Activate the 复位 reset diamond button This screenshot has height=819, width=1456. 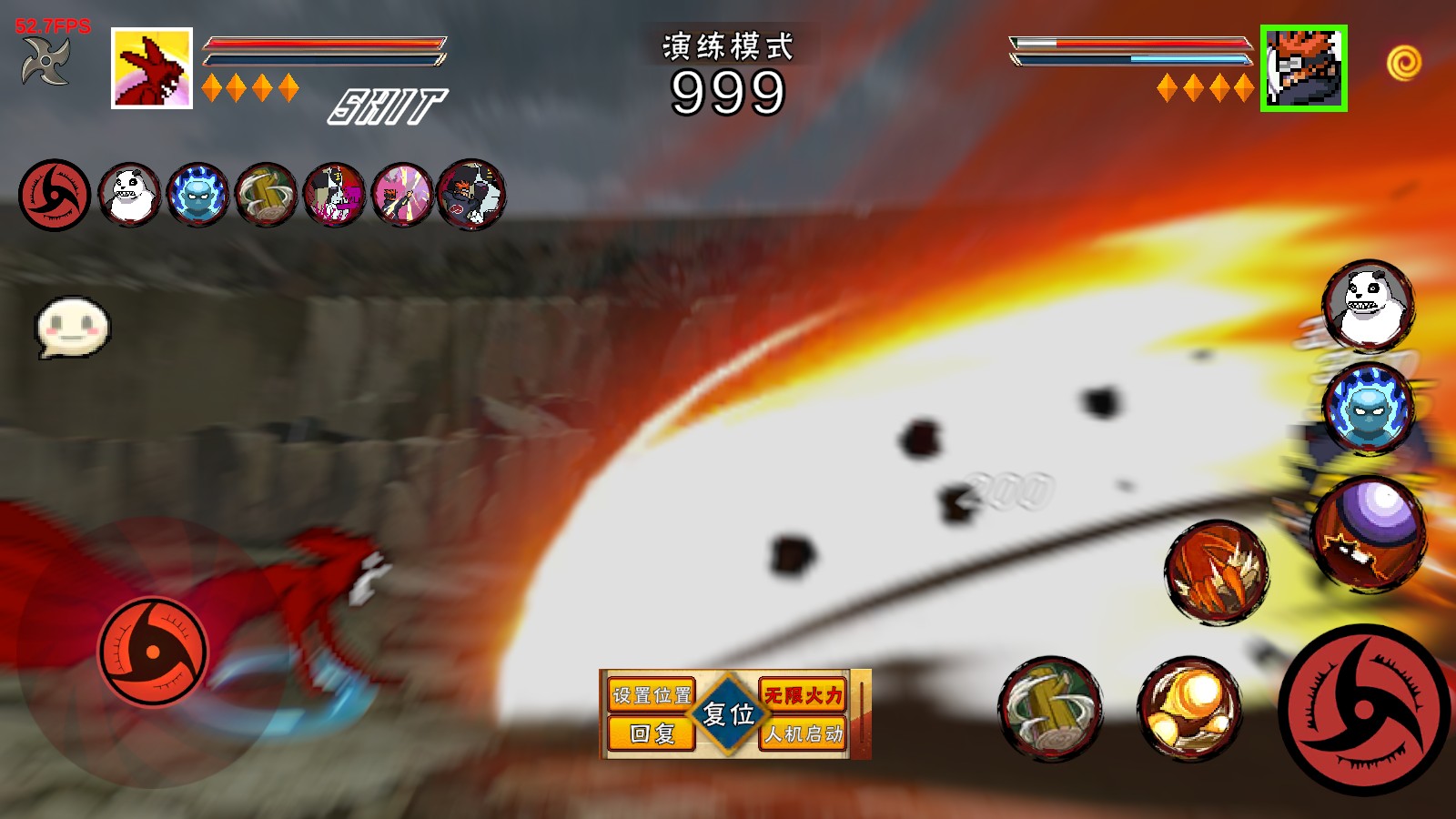[x=728, y=714]
